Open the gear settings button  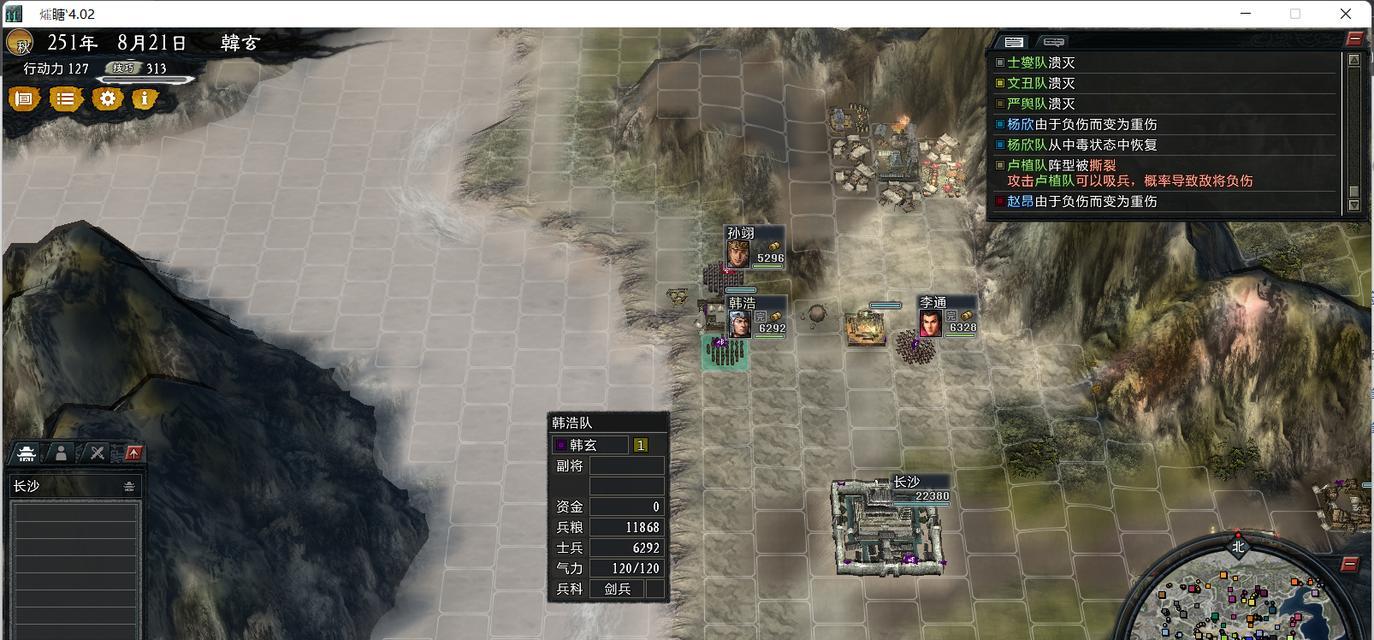click(x=107, y=99)
